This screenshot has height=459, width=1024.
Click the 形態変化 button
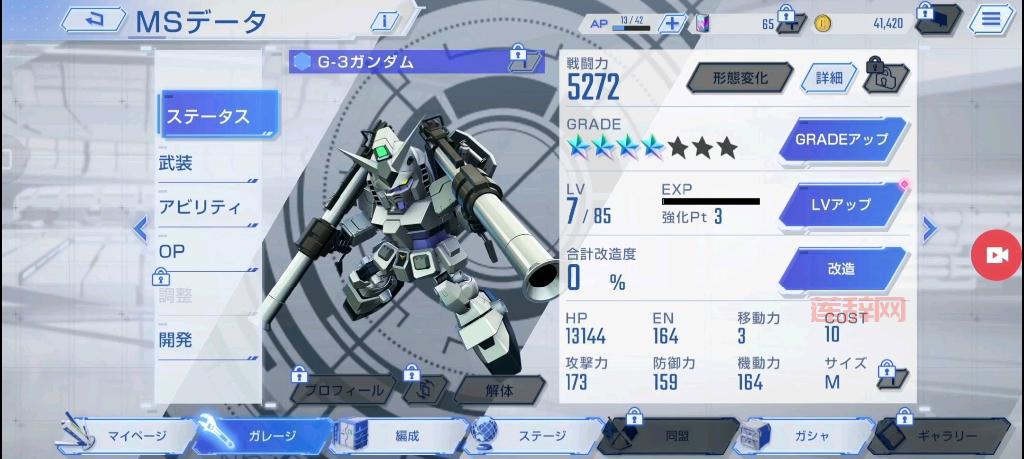click(740, 78)
